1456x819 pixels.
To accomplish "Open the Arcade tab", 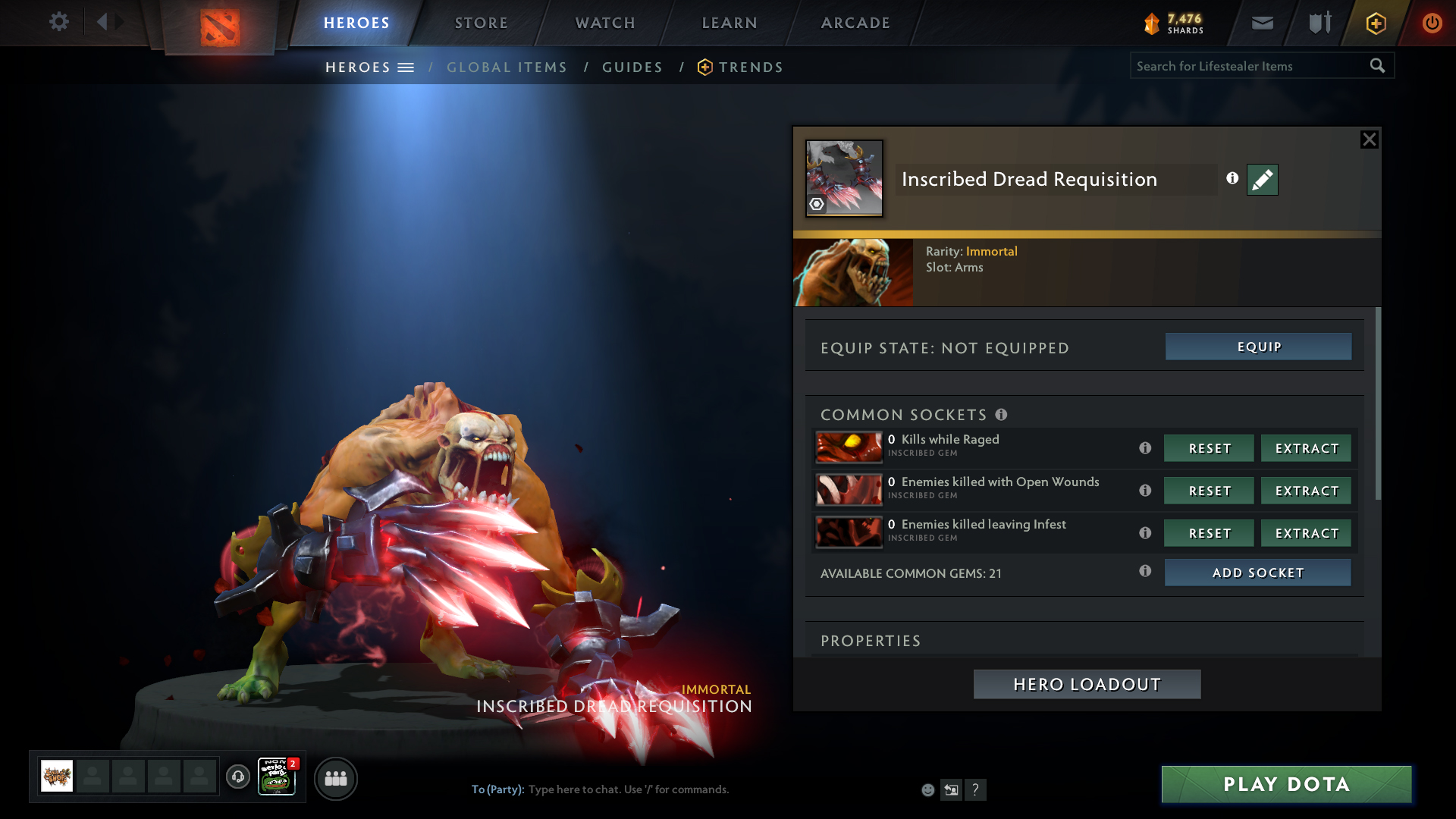I will [x=855, y=23].
